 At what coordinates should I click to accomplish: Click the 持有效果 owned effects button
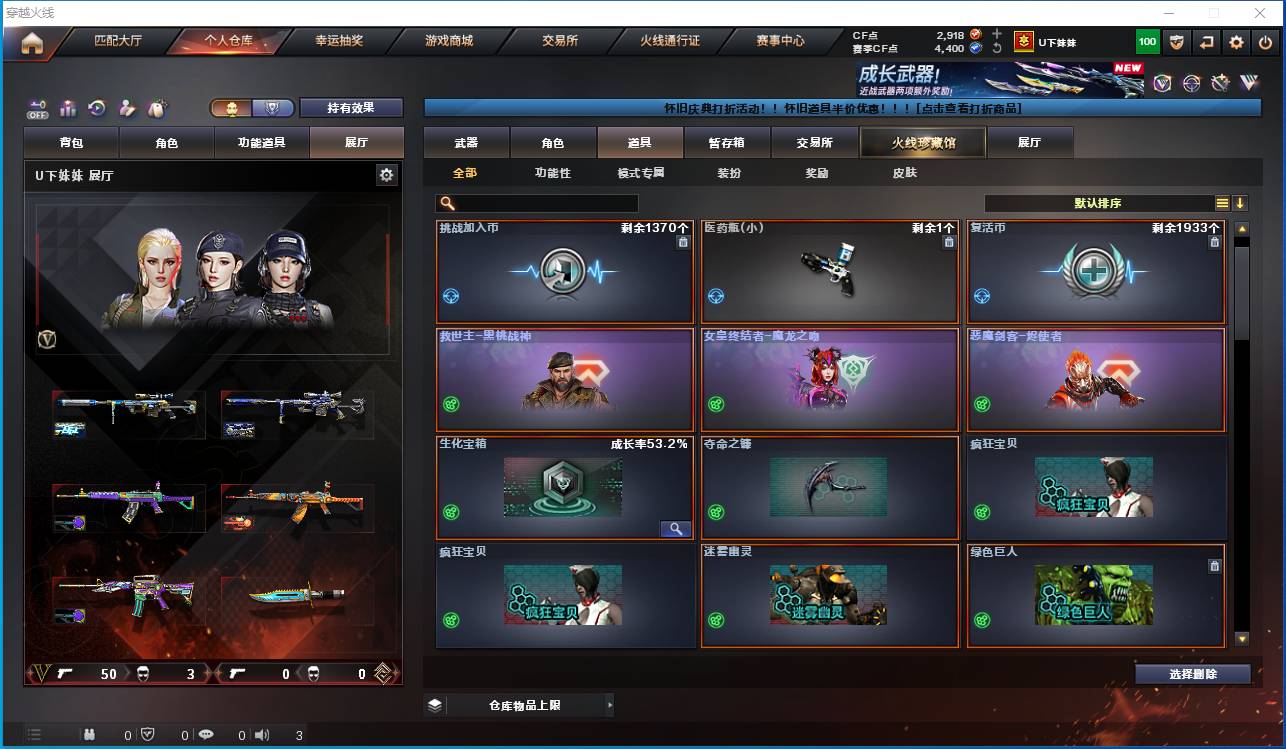click(x=351, y=108)
